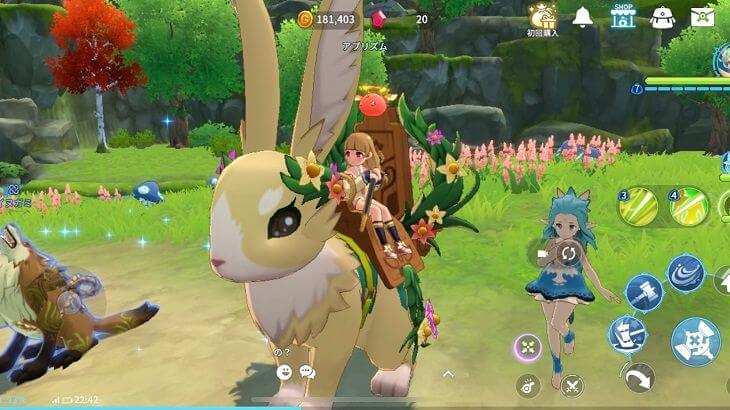This screenshot has width=730, height=410.
Task: Open the notification bell
Action: pos(583,17)
